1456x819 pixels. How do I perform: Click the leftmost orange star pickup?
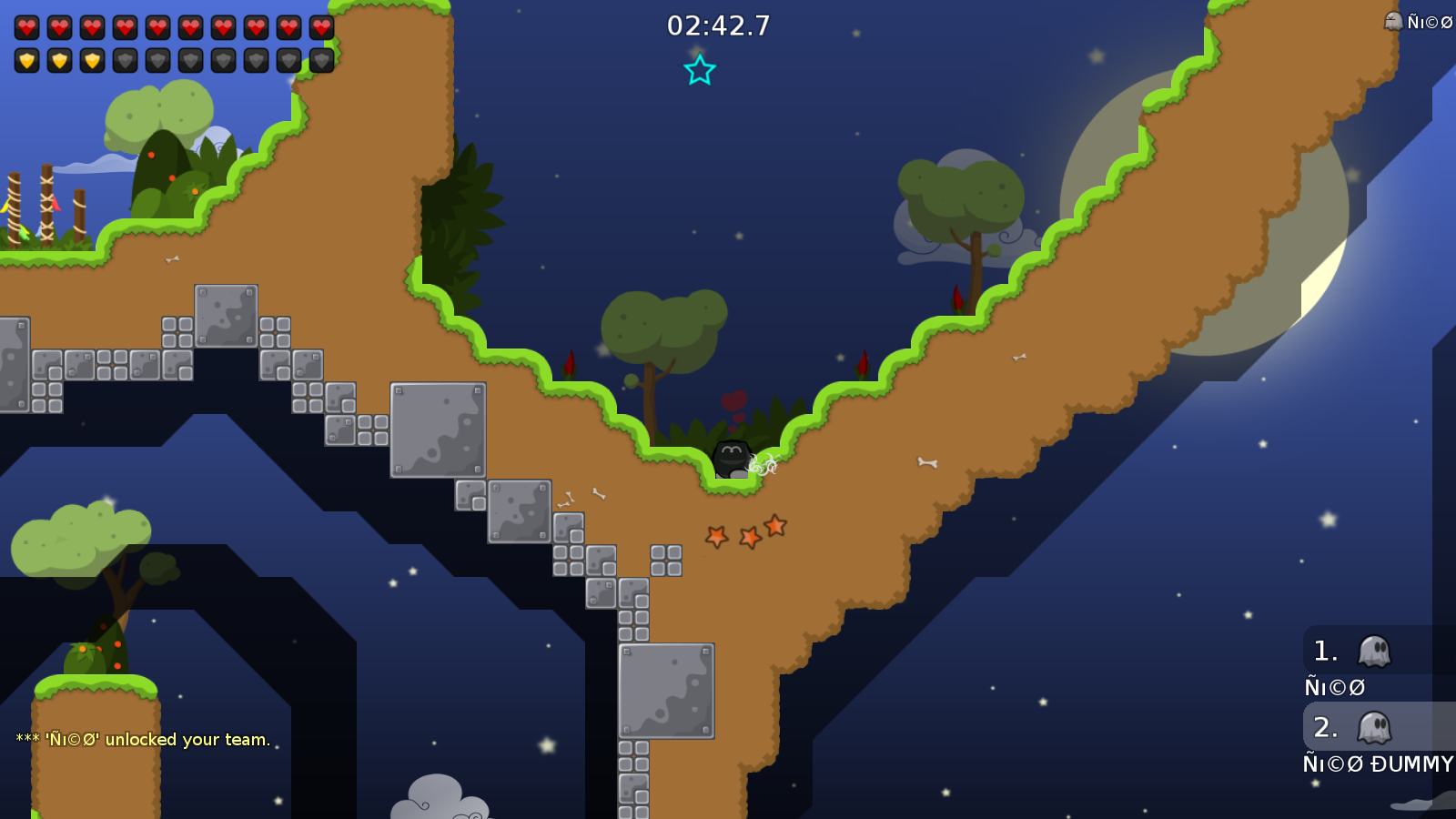tap(715, 537)
